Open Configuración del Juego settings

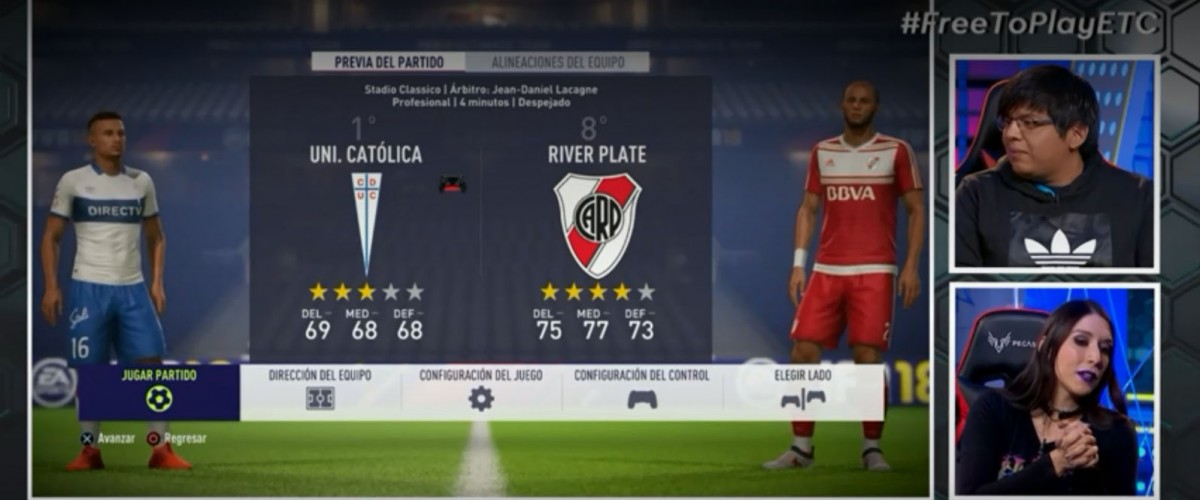[x=481, y=391]
